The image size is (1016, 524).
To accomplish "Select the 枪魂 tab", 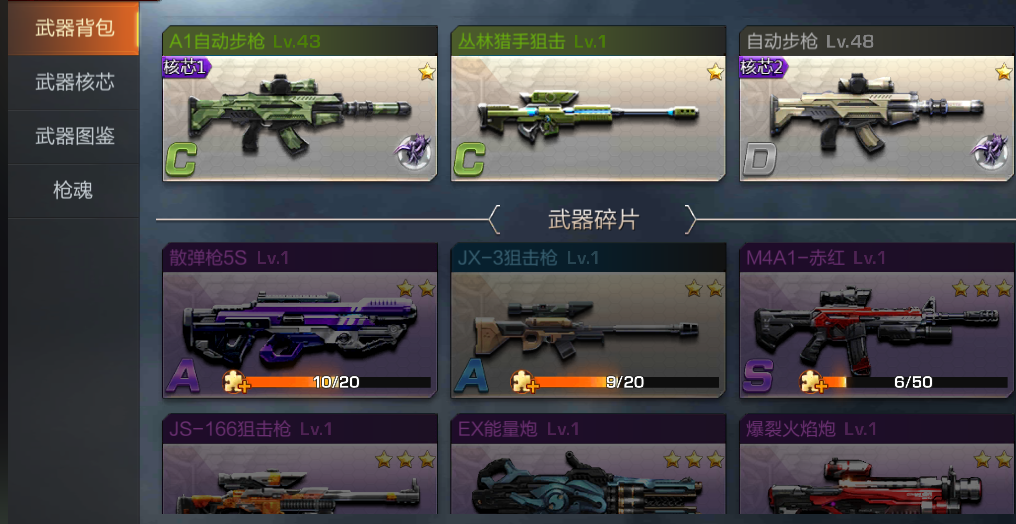I will pos(74,190).
